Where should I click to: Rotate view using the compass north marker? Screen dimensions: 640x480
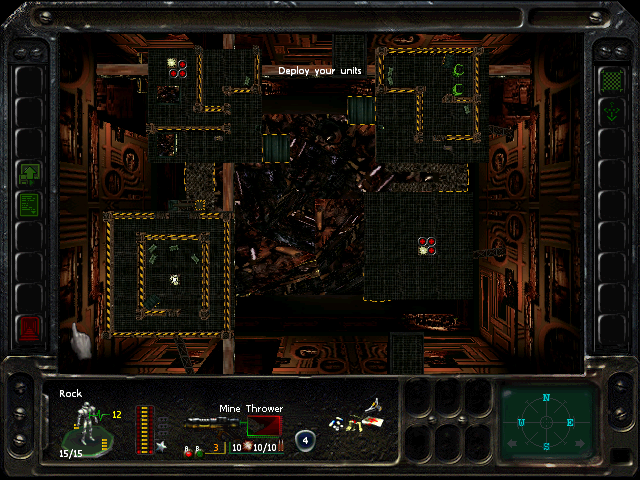(x=547, y=398)
